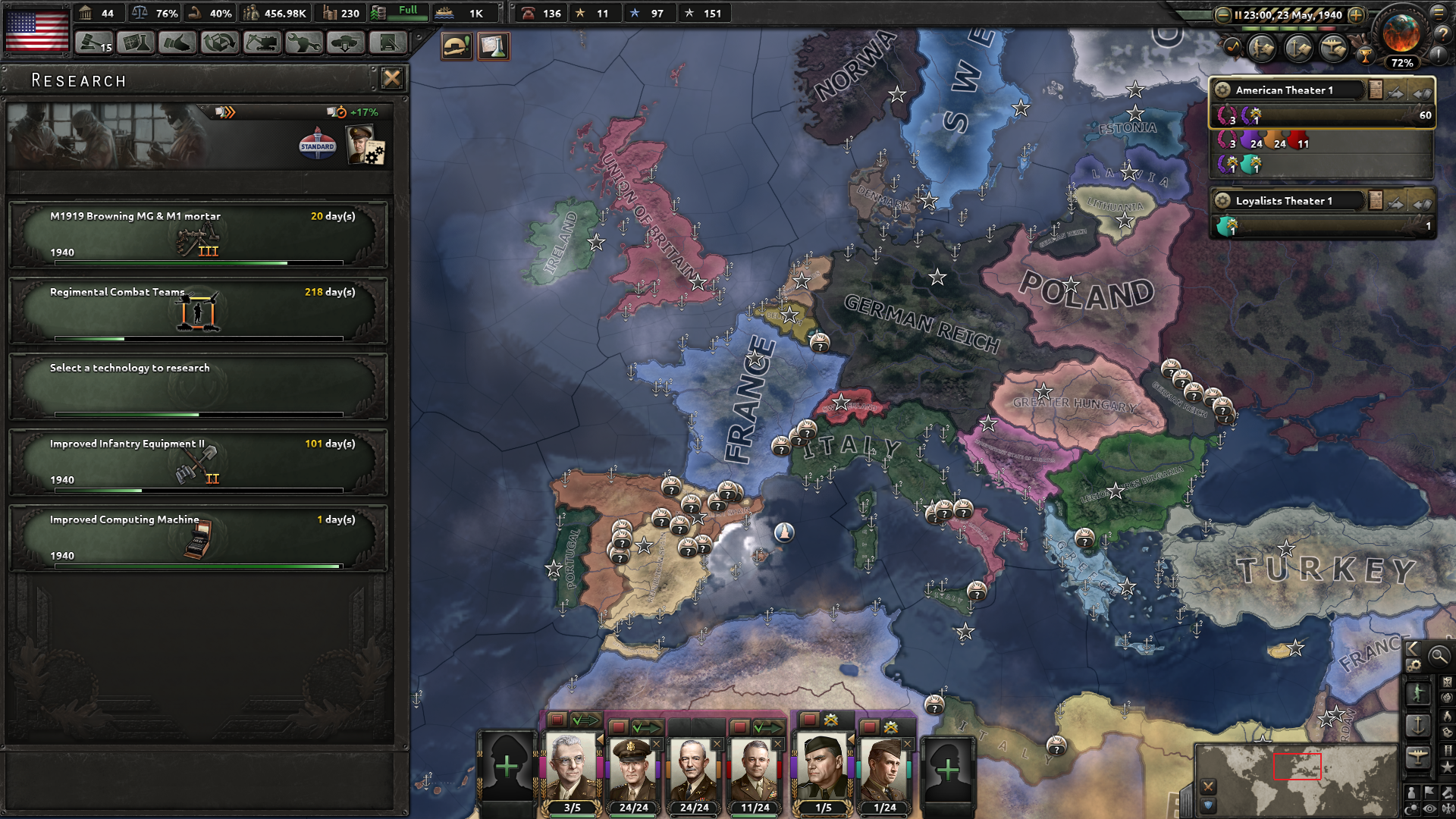1456x819 pixels.
Task: Toggle night view on the minimap controls
Action: [x=1413, y=809]
